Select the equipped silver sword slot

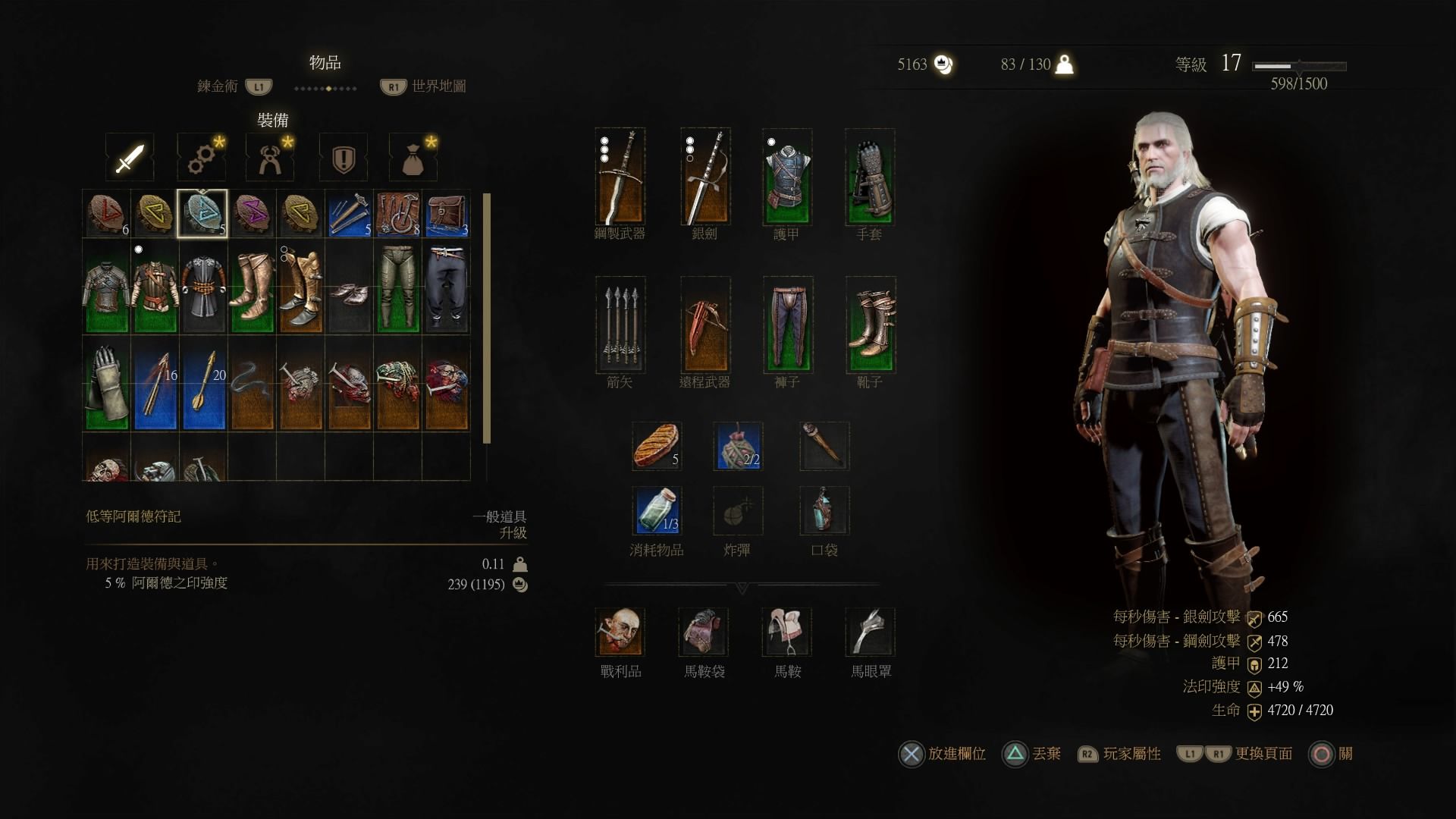coord(705,177)
